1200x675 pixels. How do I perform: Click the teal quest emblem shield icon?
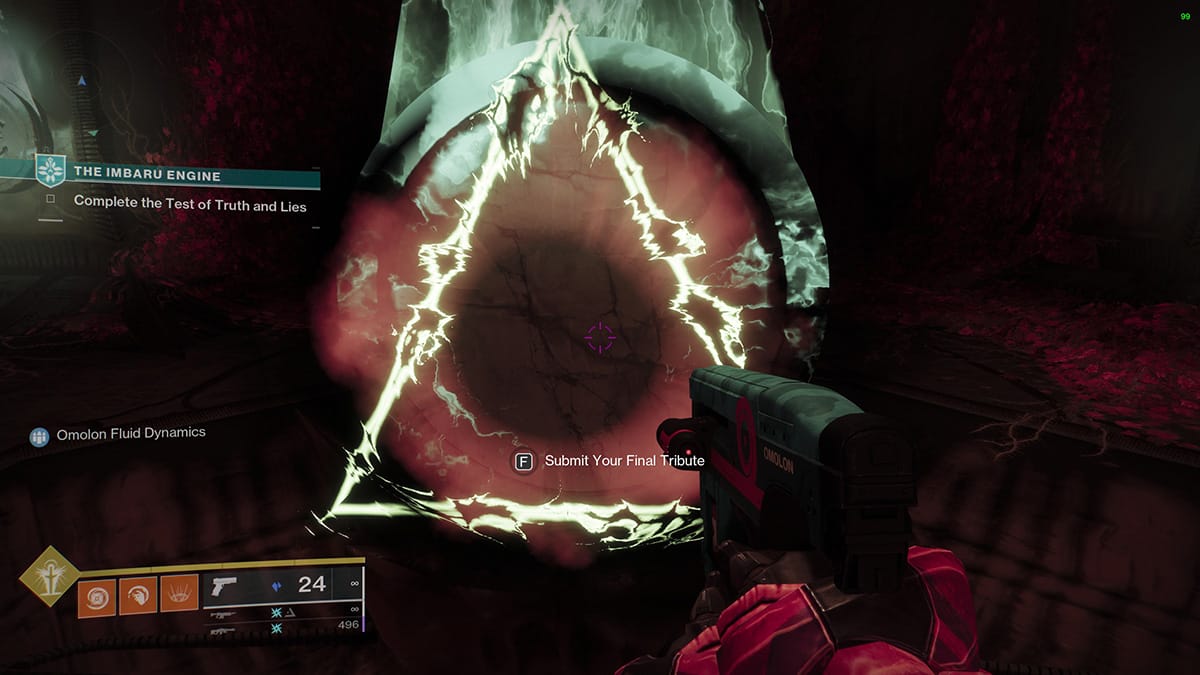(x=49, y=170)
